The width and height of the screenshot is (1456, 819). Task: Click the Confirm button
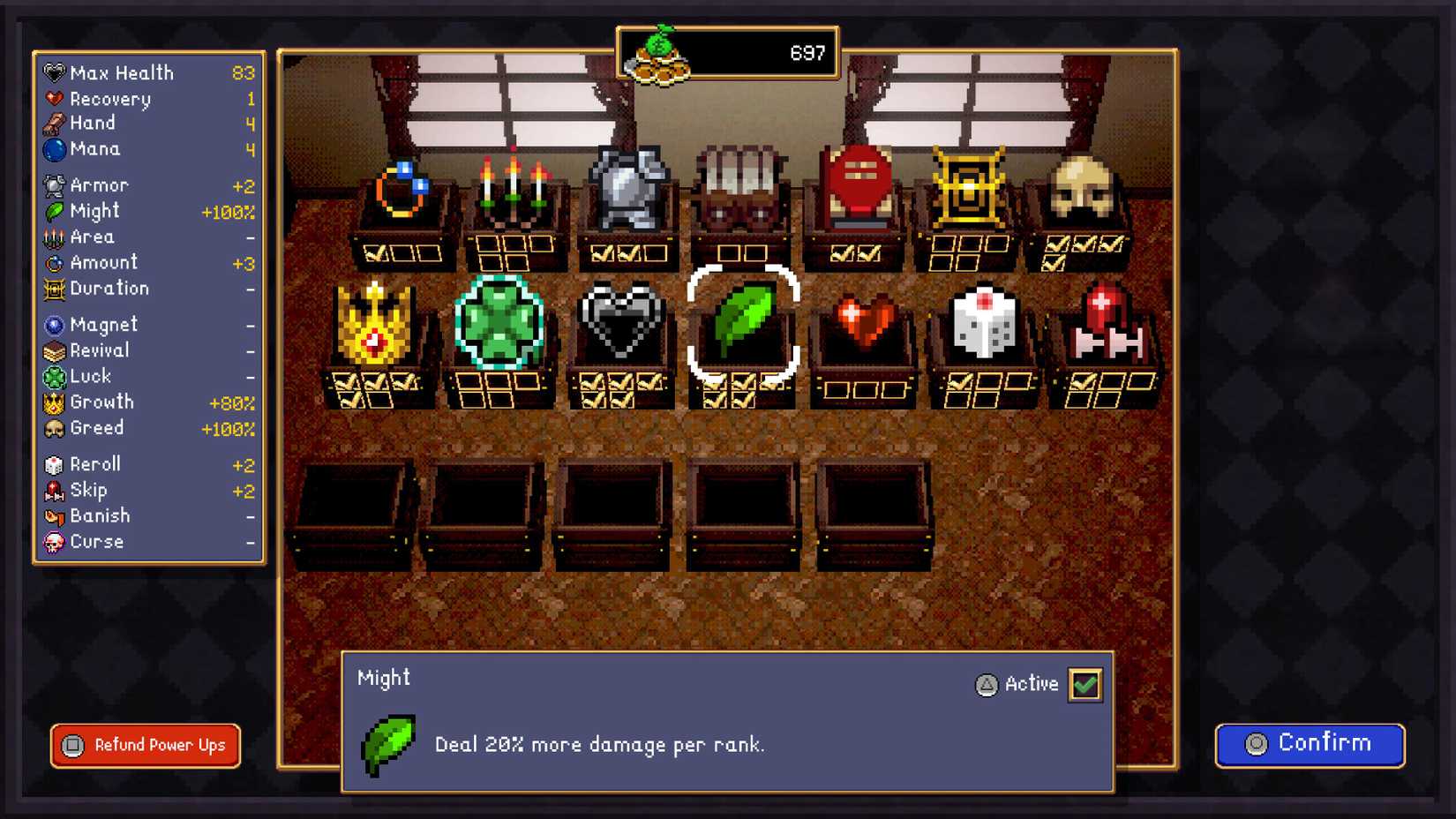click(x=1309, y=744)
